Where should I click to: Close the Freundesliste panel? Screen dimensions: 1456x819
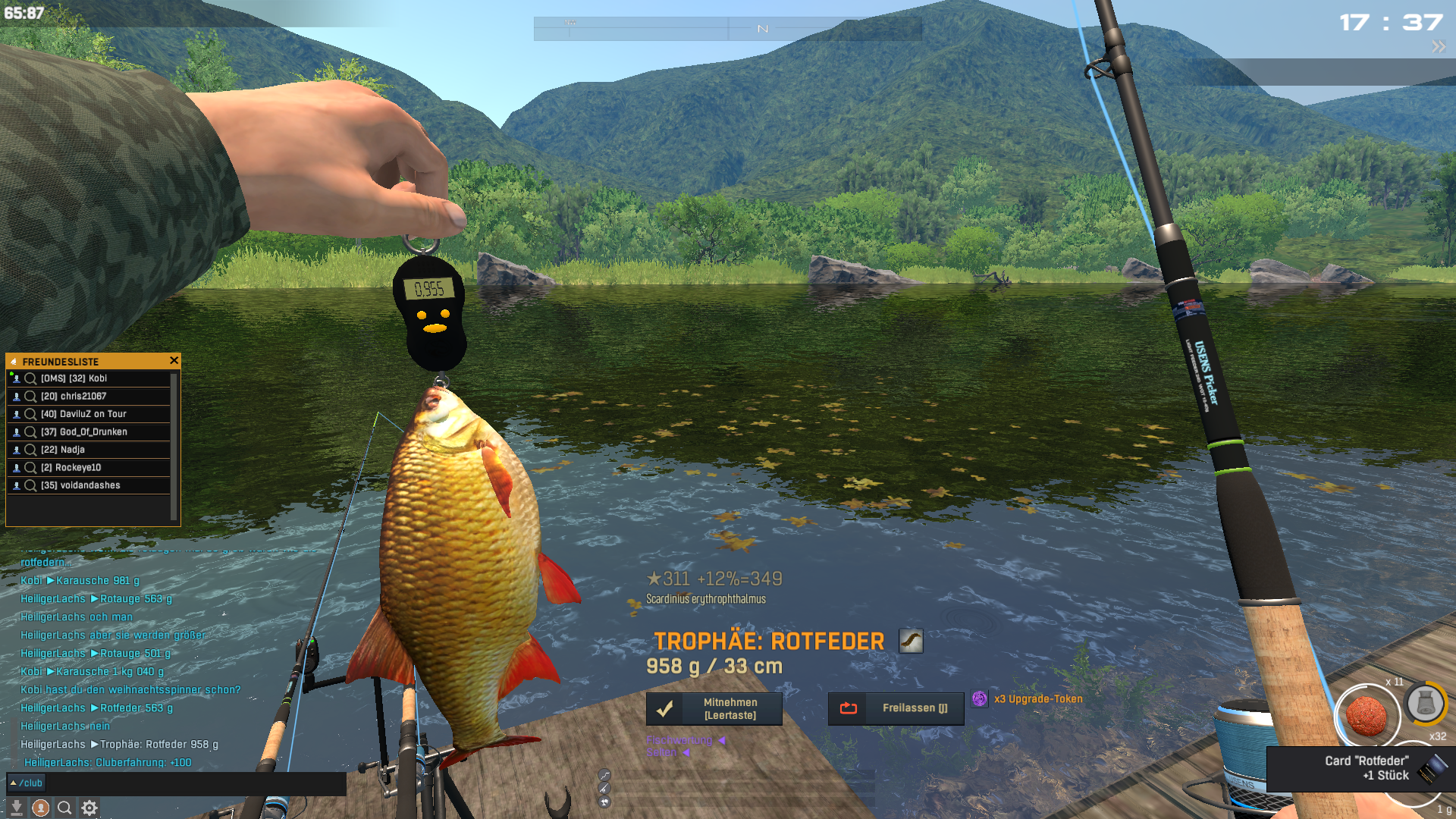point(174,361)
